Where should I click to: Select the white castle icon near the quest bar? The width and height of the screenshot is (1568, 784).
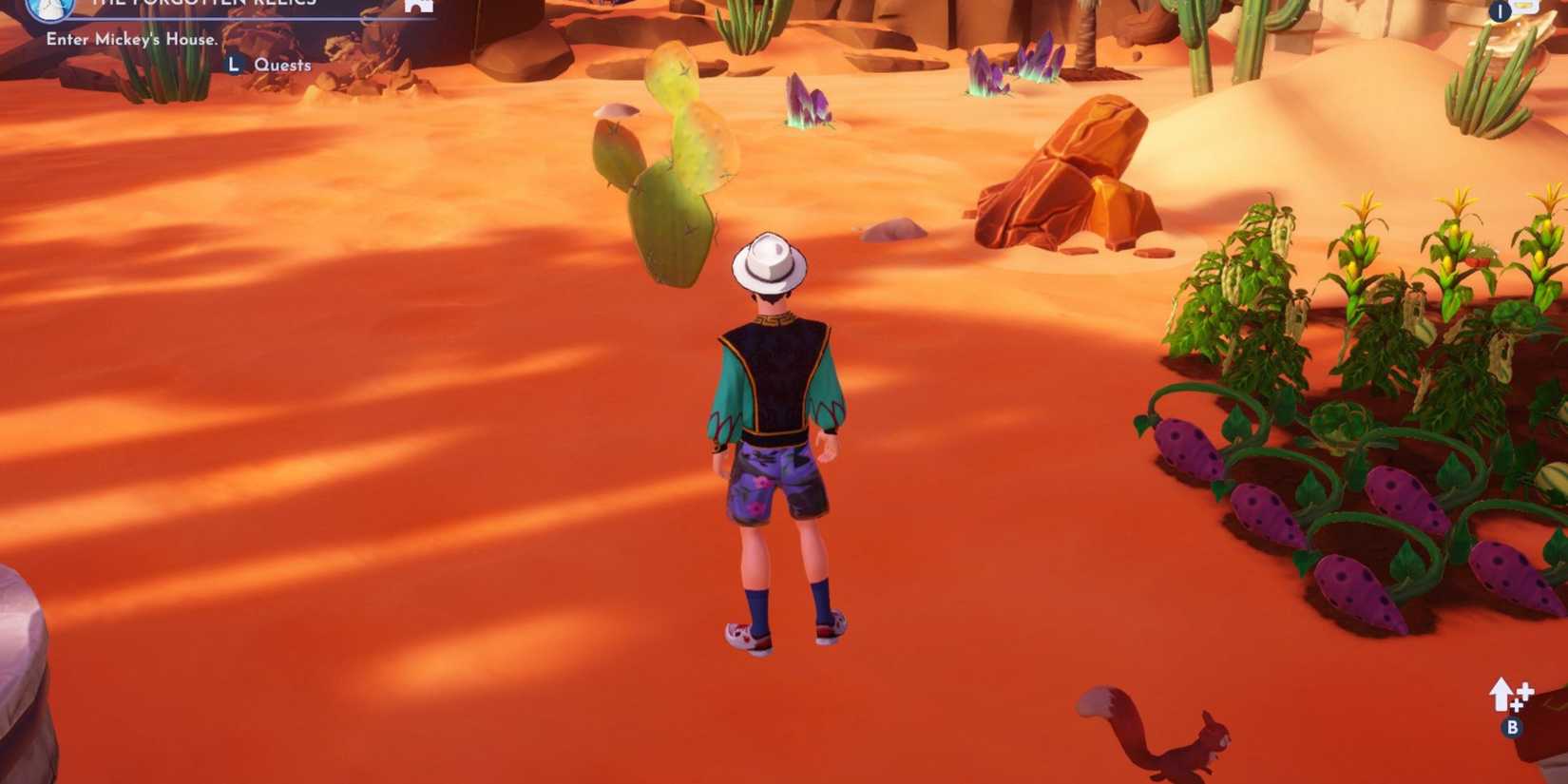click(418, 6)
